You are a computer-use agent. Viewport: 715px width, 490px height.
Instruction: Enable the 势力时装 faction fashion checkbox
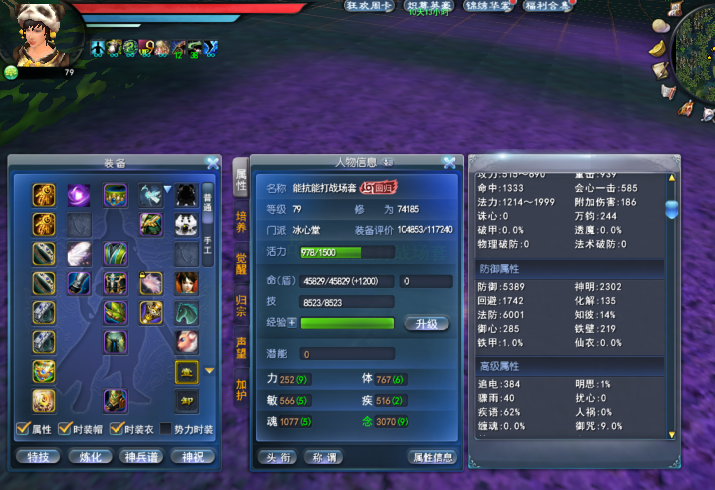(166, 429)
